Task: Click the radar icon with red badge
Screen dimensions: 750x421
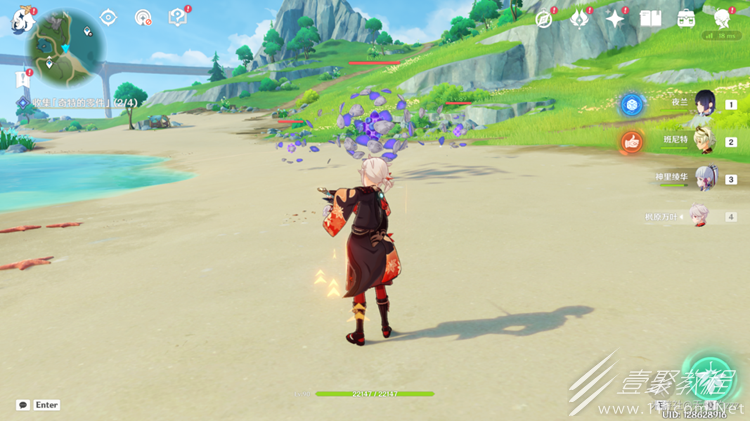Action: [143, 17]
